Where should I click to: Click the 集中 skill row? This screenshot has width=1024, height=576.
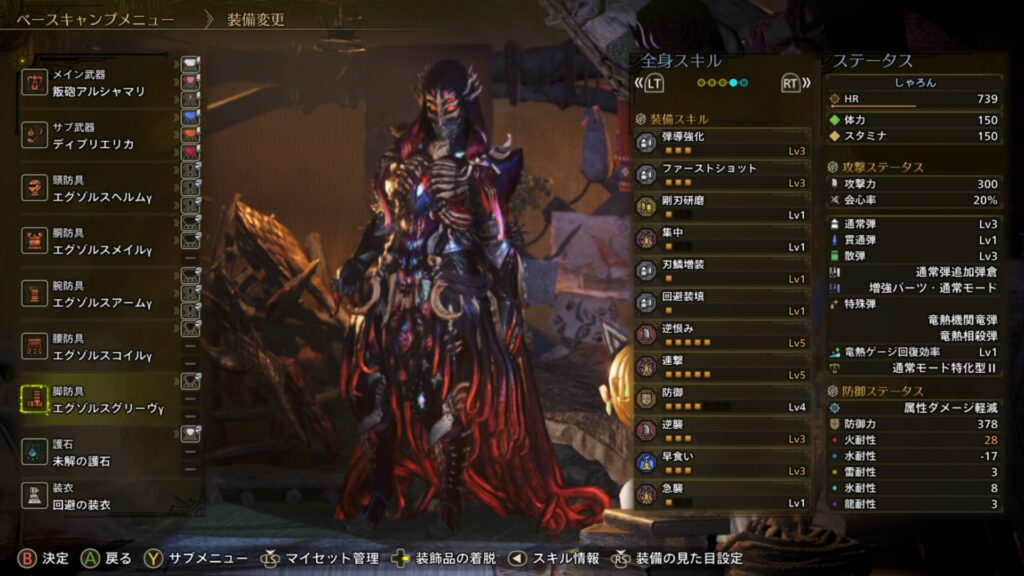point(722,239)
